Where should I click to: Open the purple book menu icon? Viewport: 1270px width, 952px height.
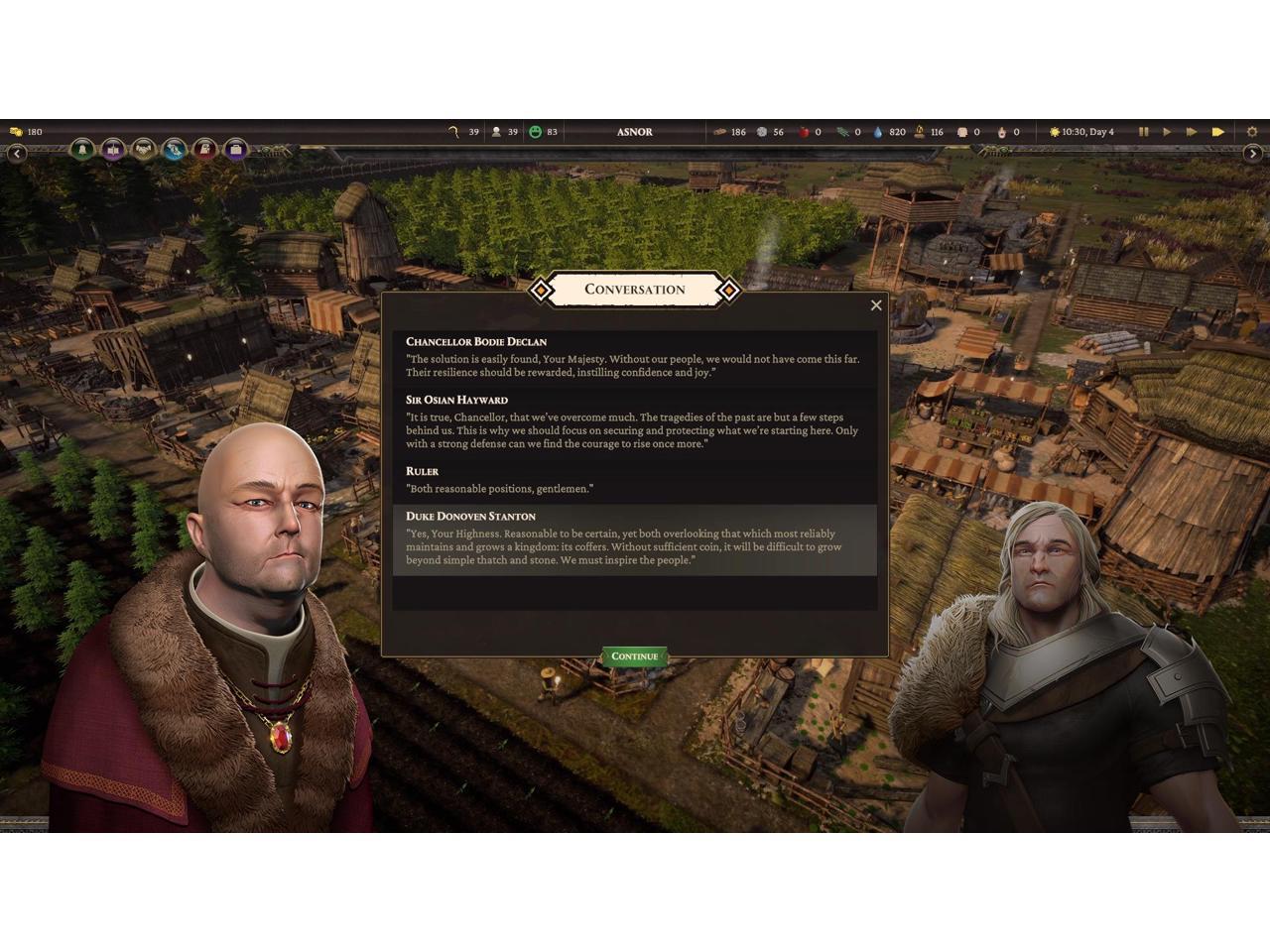click(x=113, y=150)
